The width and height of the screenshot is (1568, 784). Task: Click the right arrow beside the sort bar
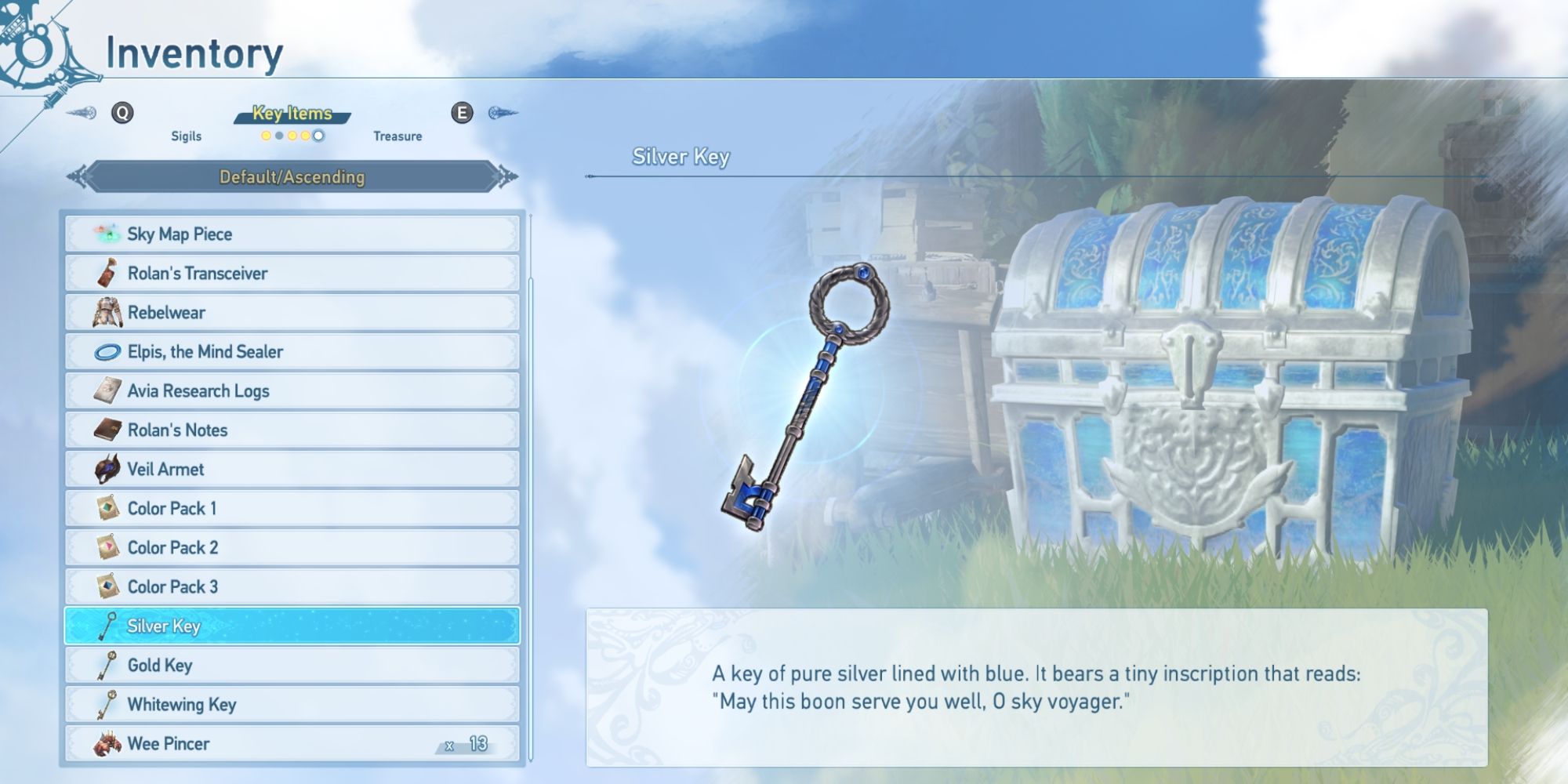point(504,177)
